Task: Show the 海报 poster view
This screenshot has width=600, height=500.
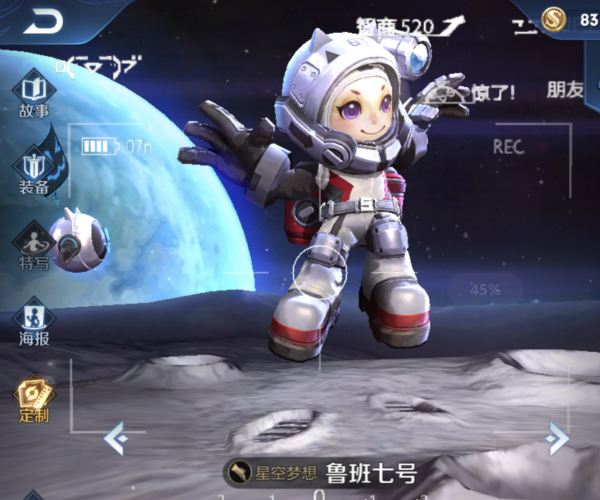Action: coord(33,324)
